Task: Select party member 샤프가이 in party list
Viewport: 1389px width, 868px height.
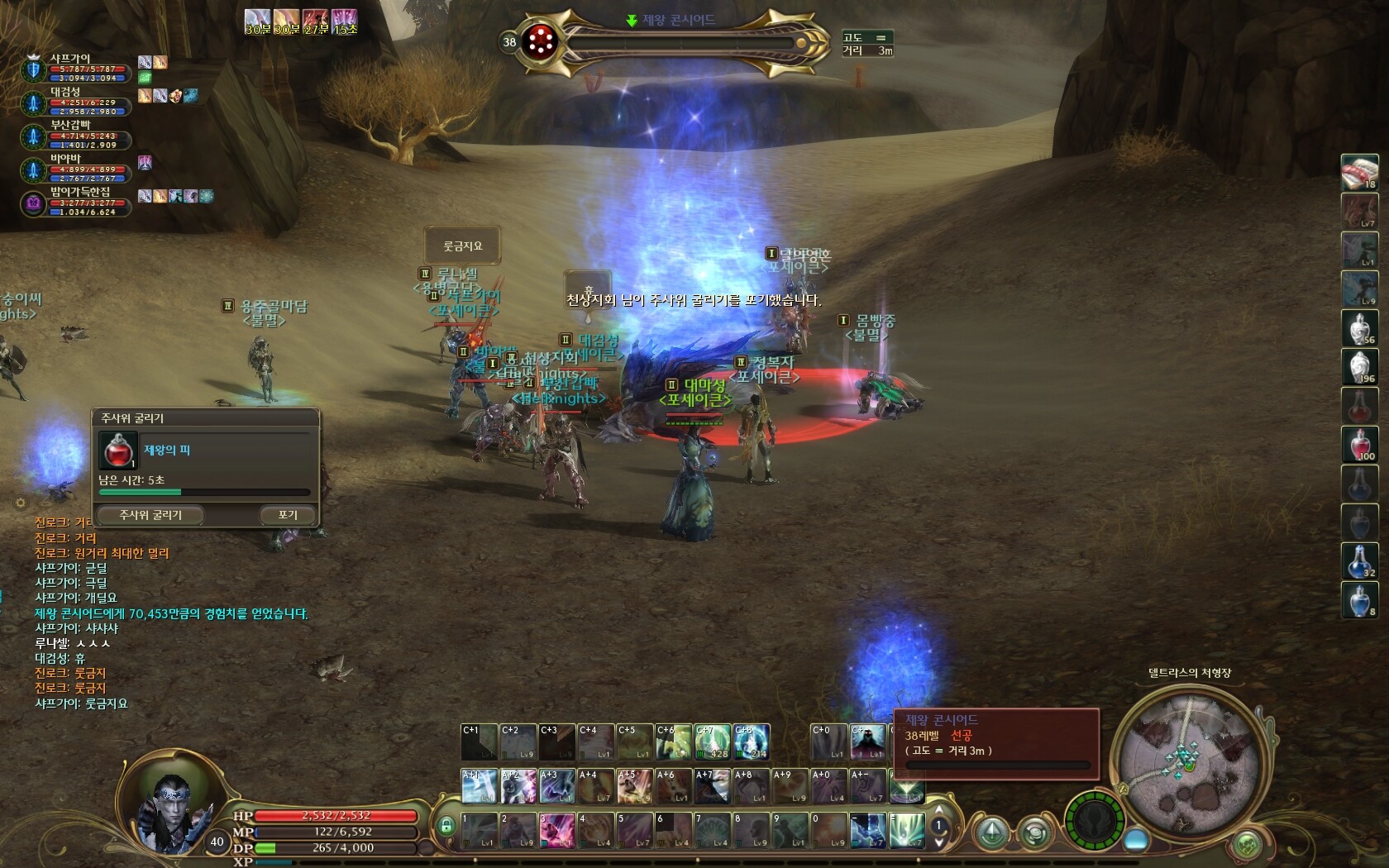Action: 70,59
